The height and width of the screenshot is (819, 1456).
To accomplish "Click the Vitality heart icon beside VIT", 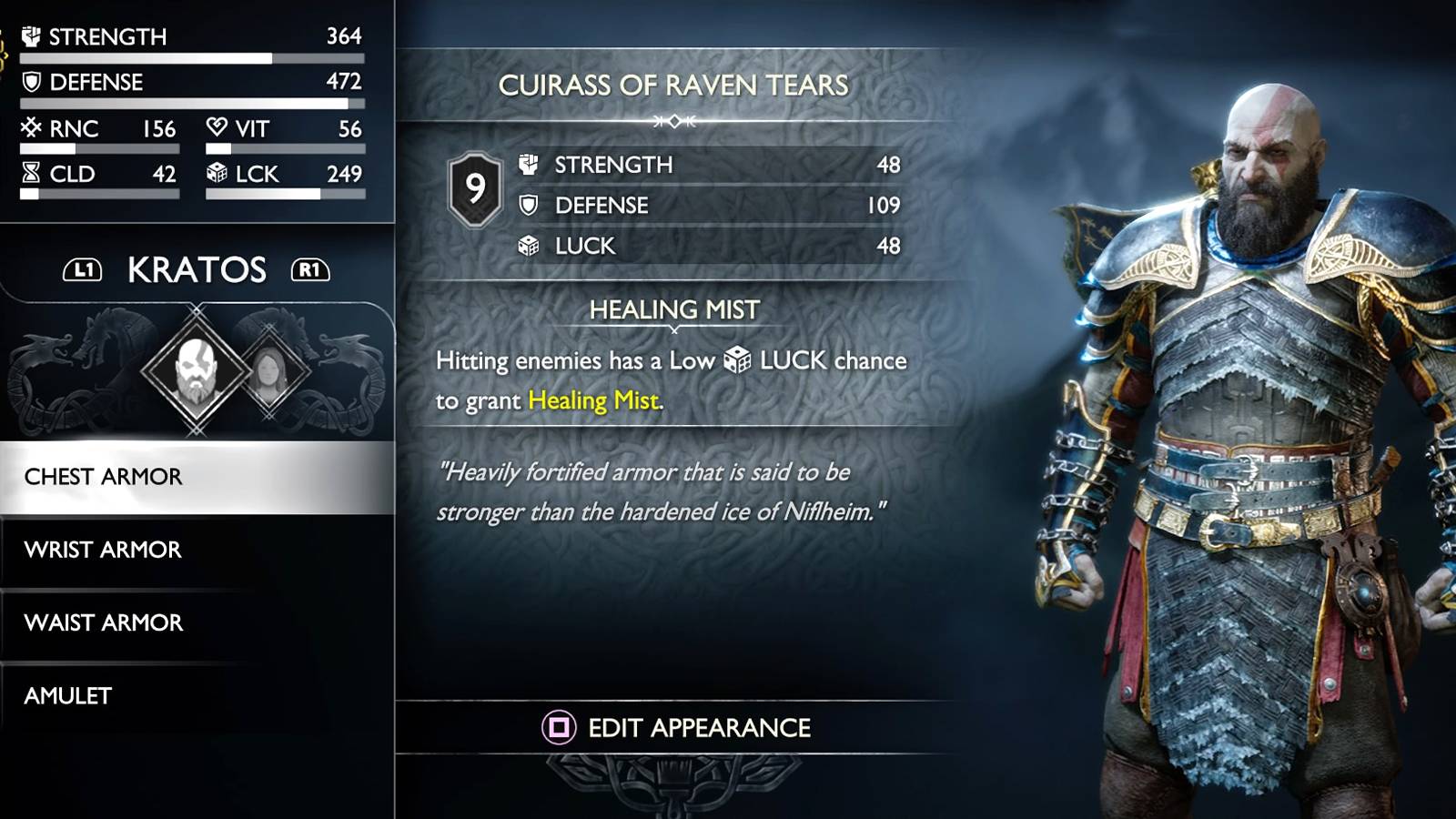I will [x=216, y=129].
